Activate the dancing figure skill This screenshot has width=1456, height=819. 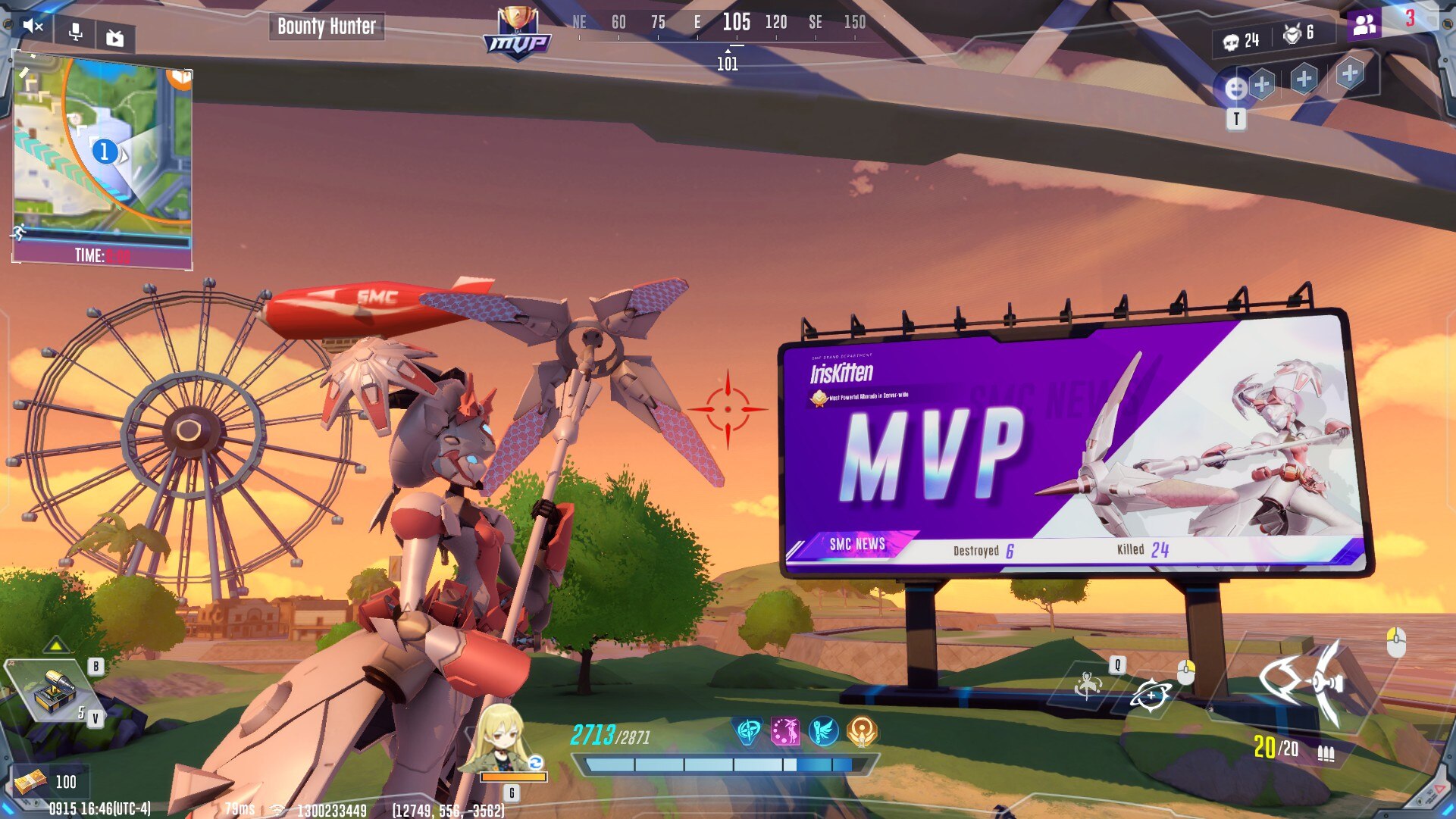coord(1088,685)
